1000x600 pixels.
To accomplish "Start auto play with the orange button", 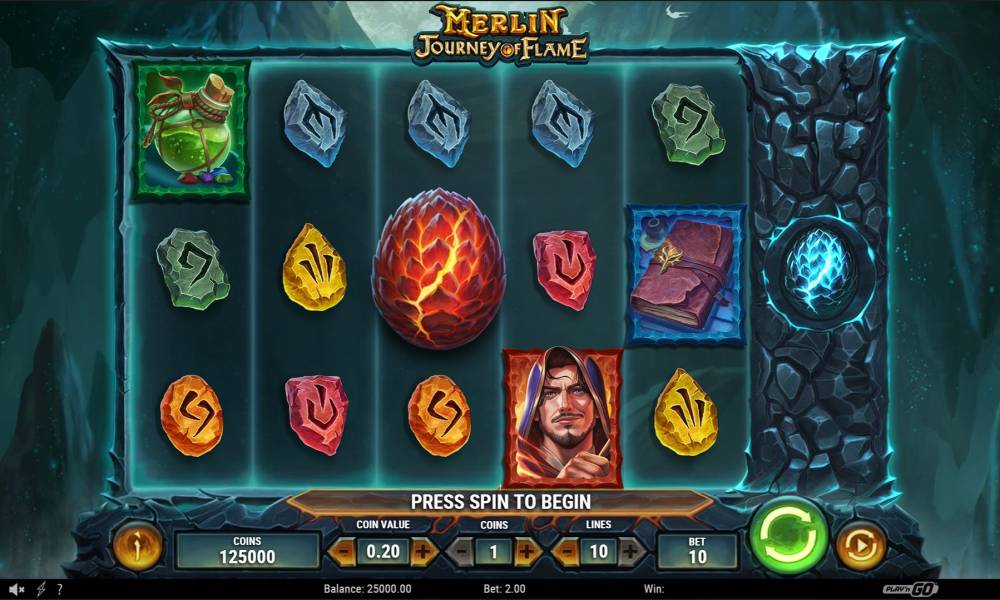I will [x=860, y=547].
